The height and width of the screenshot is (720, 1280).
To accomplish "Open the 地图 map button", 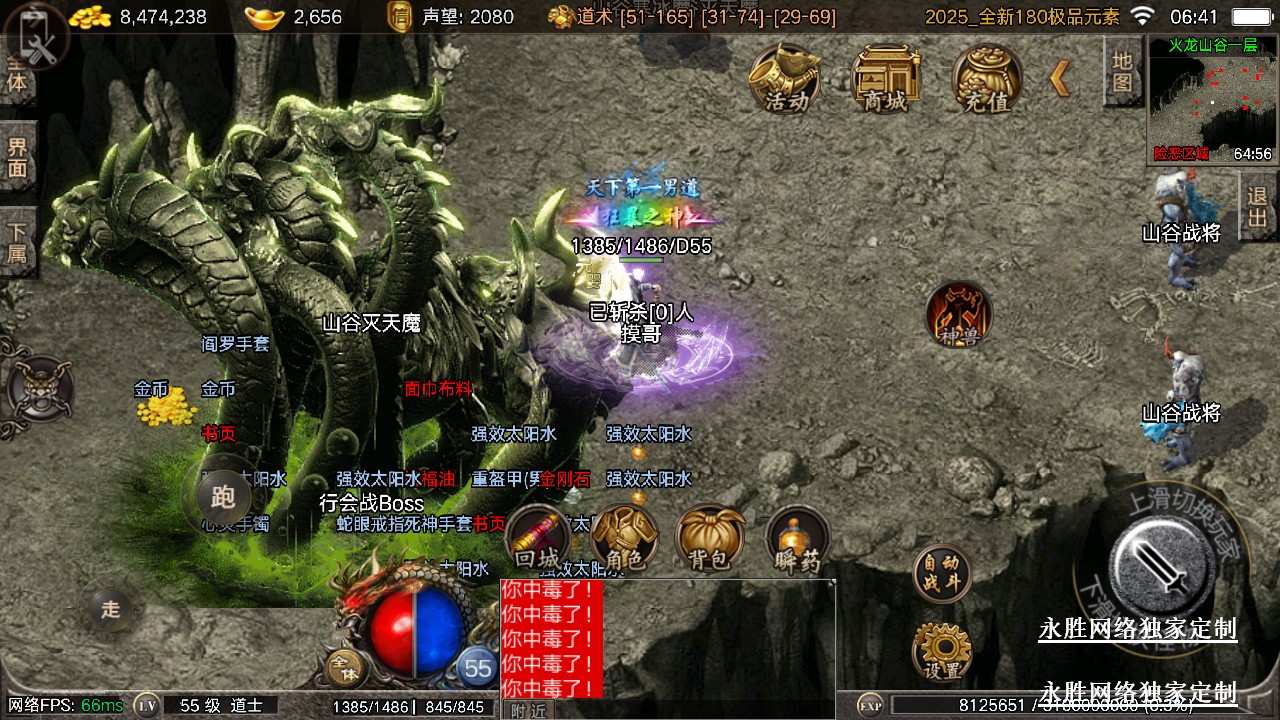I will coord(1122,72).
